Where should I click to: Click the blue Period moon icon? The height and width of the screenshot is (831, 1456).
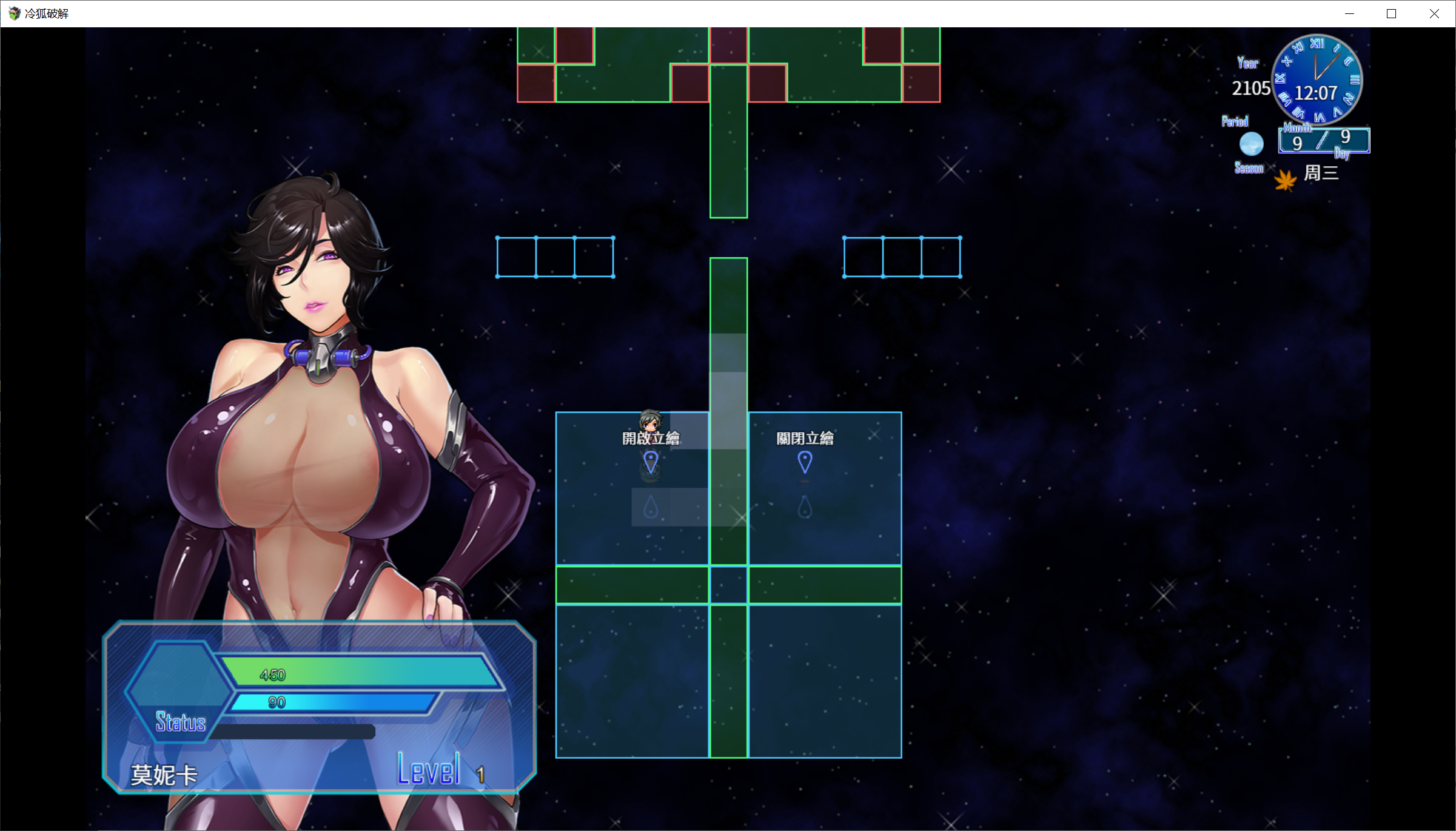(1250, 144)
